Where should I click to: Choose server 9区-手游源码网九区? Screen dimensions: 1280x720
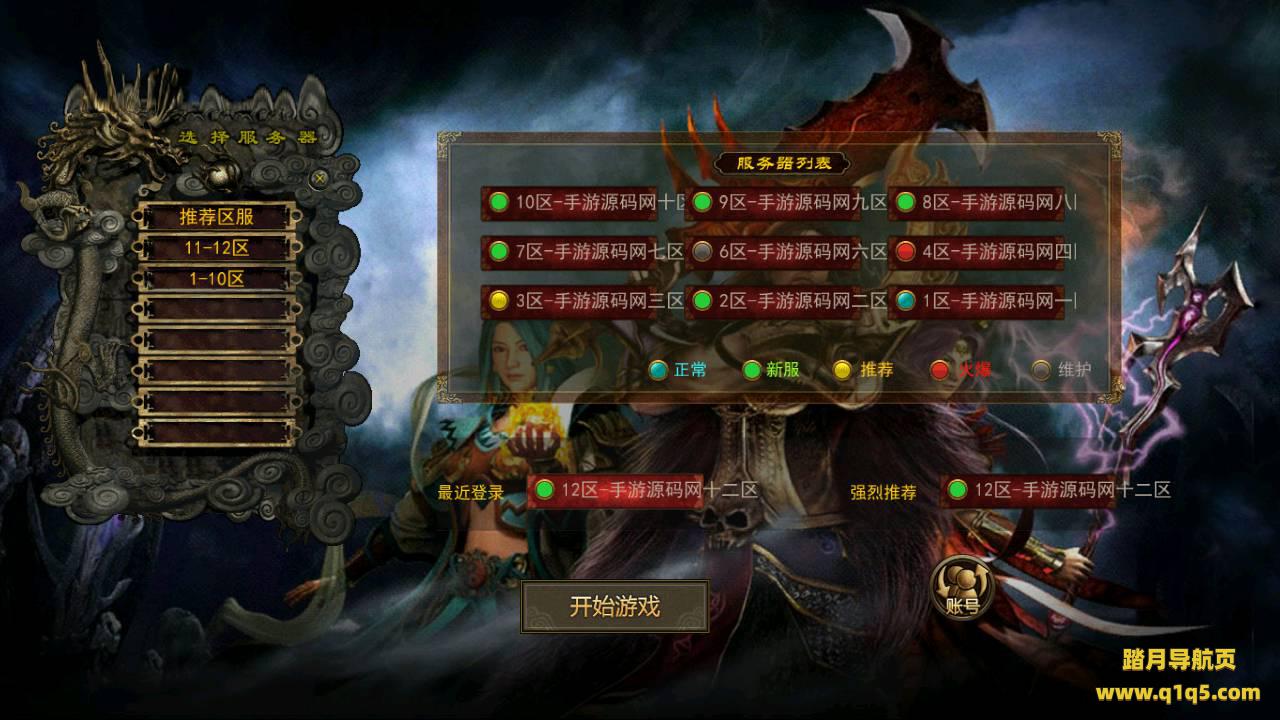click(x=786, y=202)
